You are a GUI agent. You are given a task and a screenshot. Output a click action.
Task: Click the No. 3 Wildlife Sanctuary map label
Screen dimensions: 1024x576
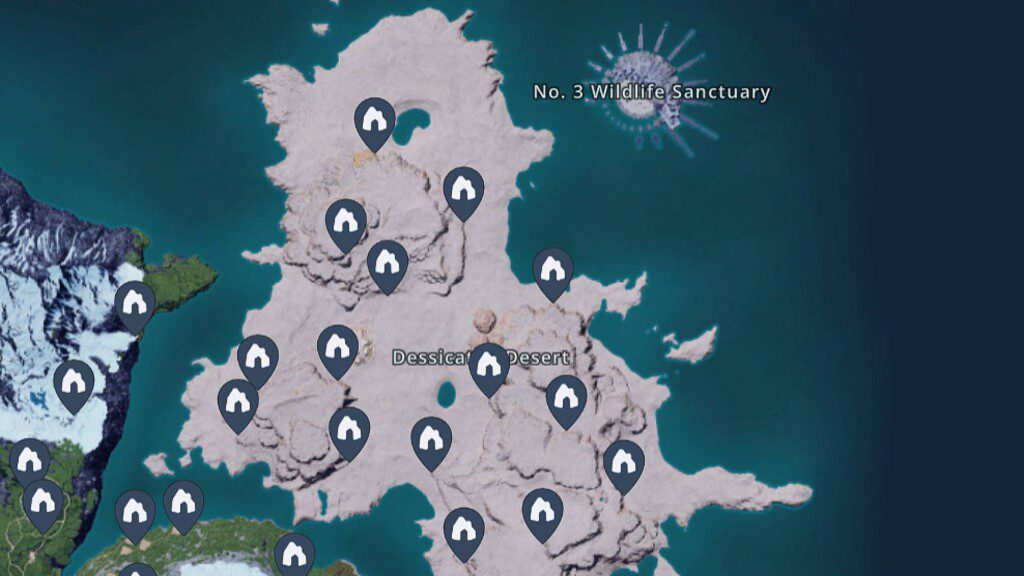pyautogui.click(x=651, y=92)
